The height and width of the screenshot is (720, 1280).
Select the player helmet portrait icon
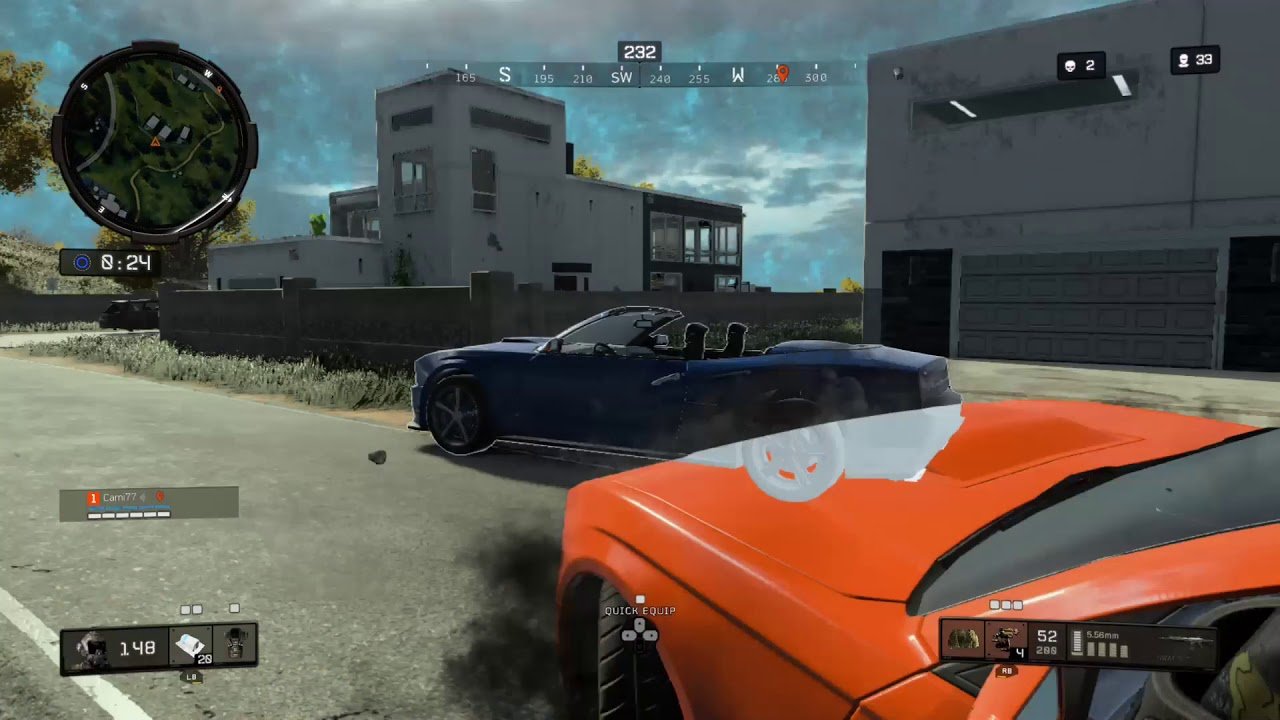(91, 648)
